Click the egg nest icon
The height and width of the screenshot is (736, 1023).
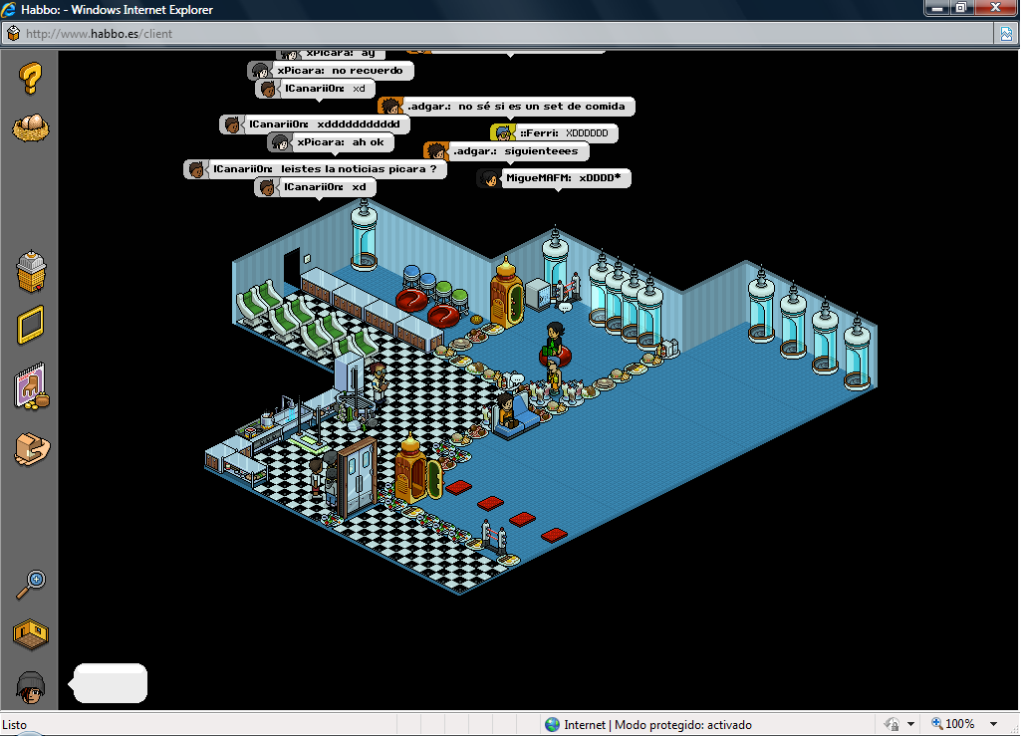point(31,127)
